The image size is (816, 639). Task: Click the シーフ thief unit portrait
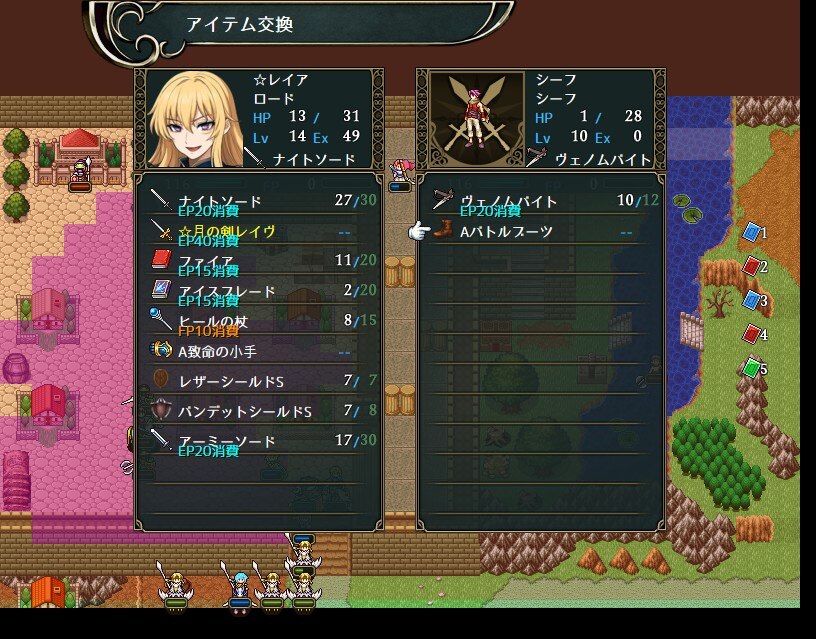point(472,120)
